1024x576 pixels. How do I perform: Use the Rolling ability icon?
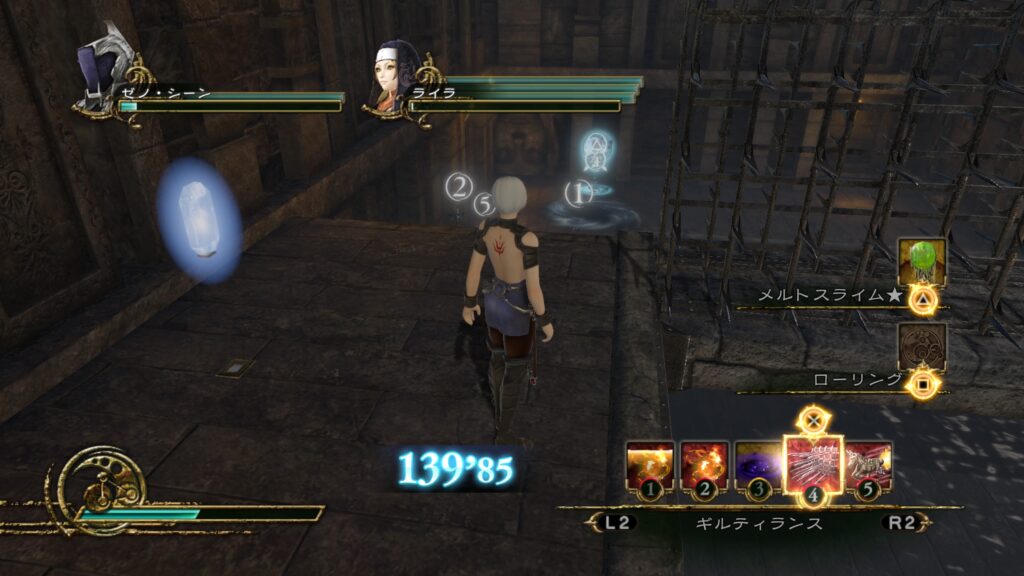click(921, 347)
